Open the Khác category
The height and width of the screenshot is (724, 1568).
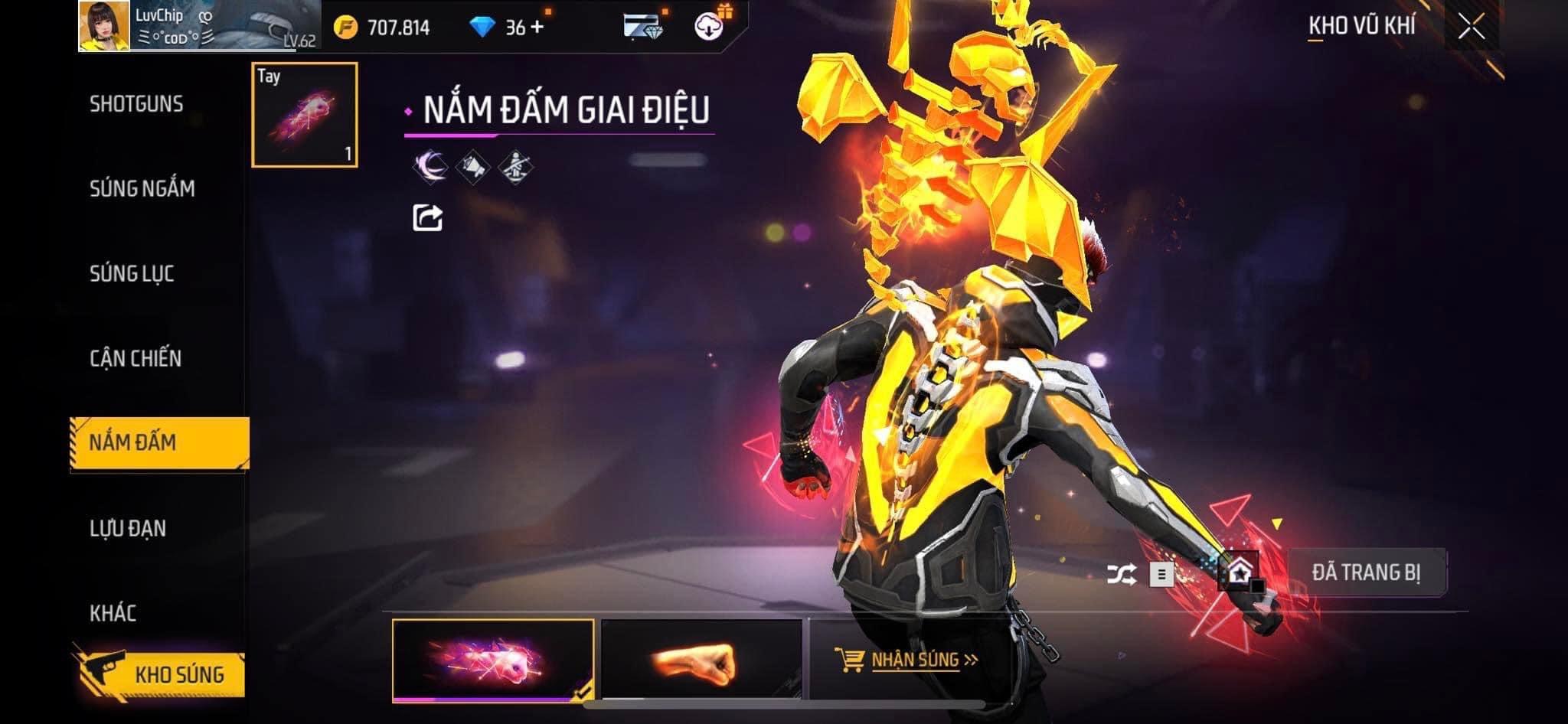tap(113, 613)
